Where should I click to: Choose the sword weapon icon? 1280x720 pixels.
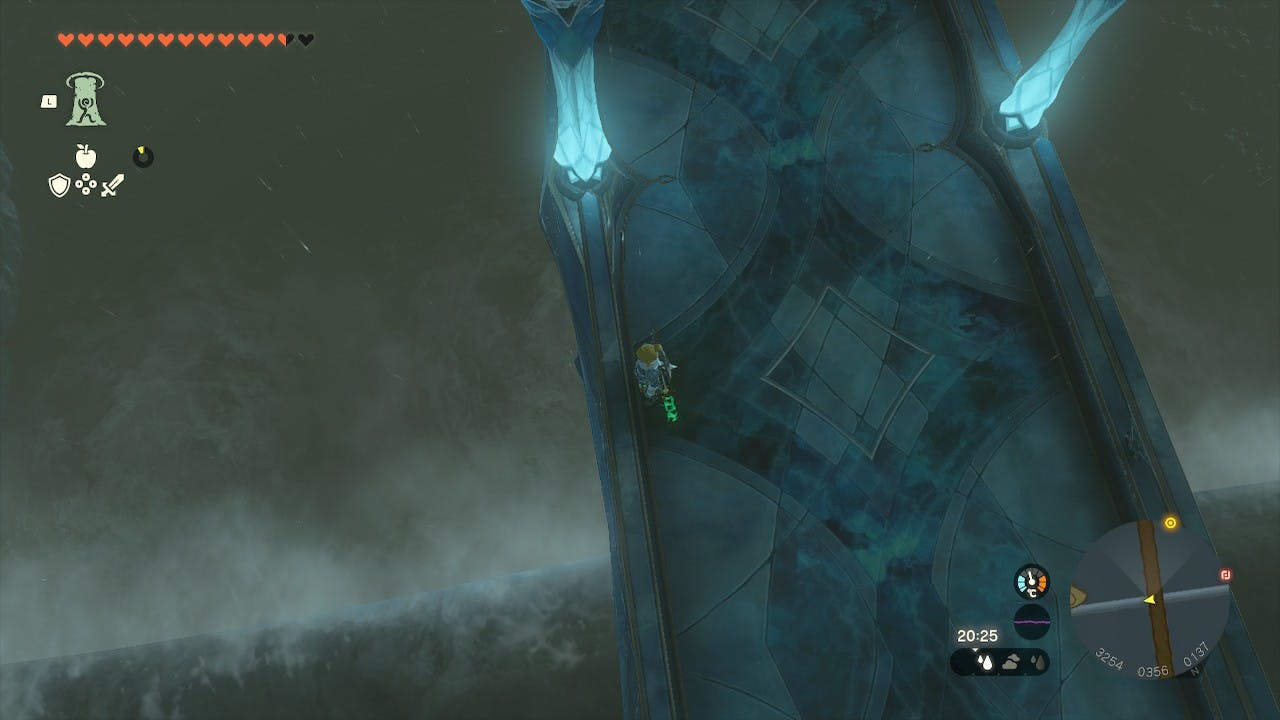112,185
